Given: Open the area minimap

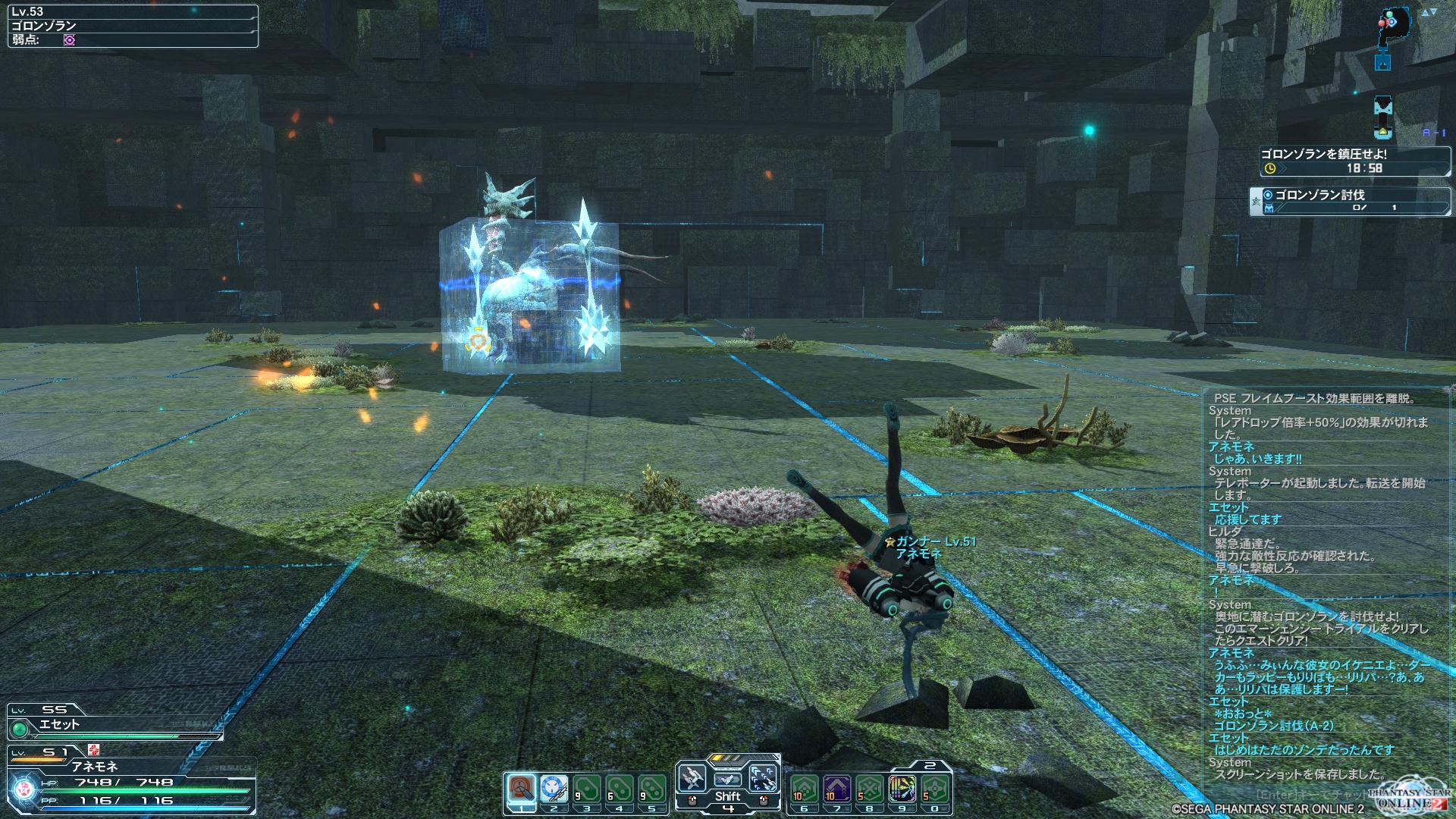Looking at the screenshot, I should [1392, 27].
